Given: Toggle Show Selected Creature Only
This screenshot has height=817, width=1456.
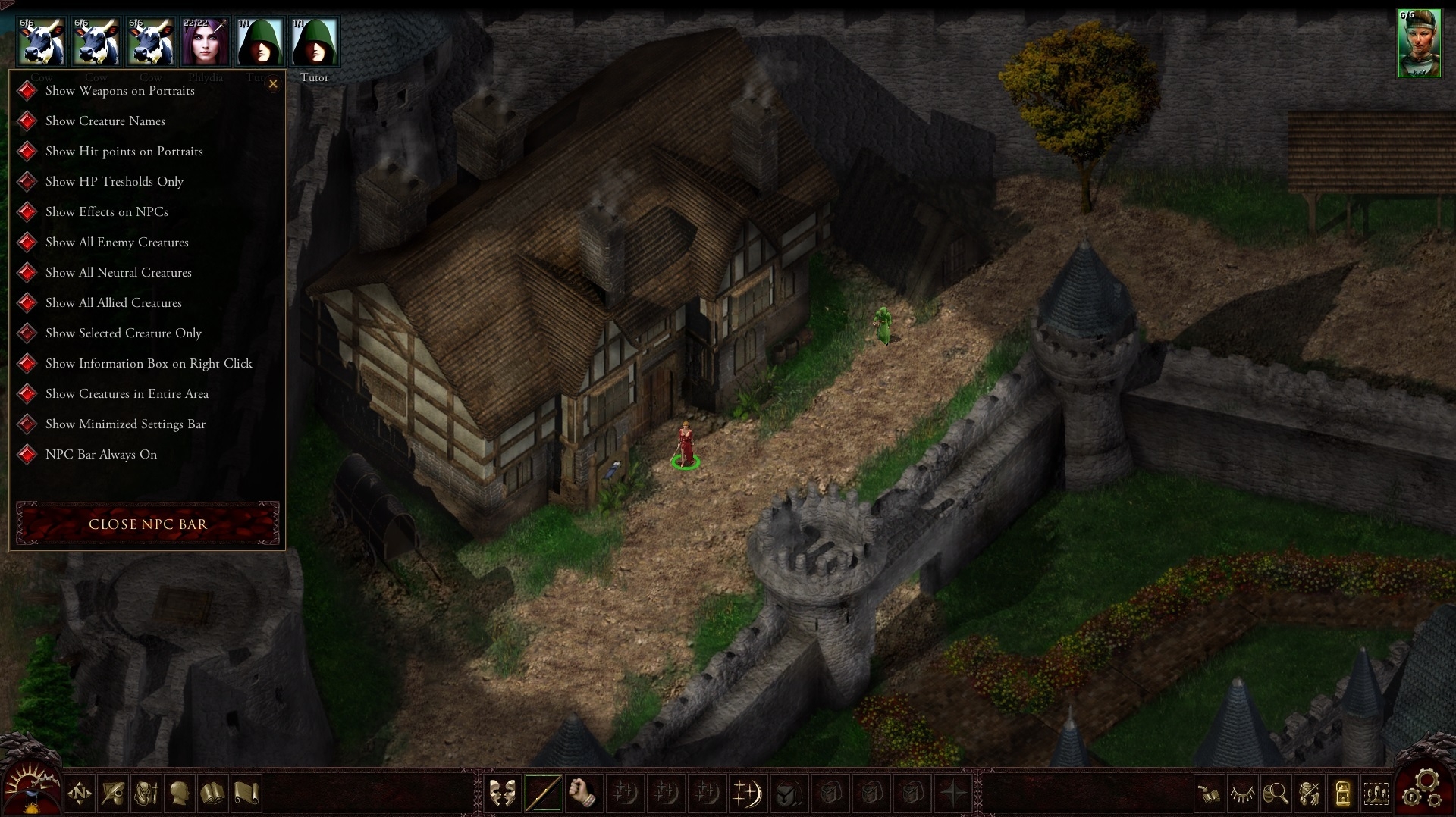Looking at the screenshot, I should 28,333.
